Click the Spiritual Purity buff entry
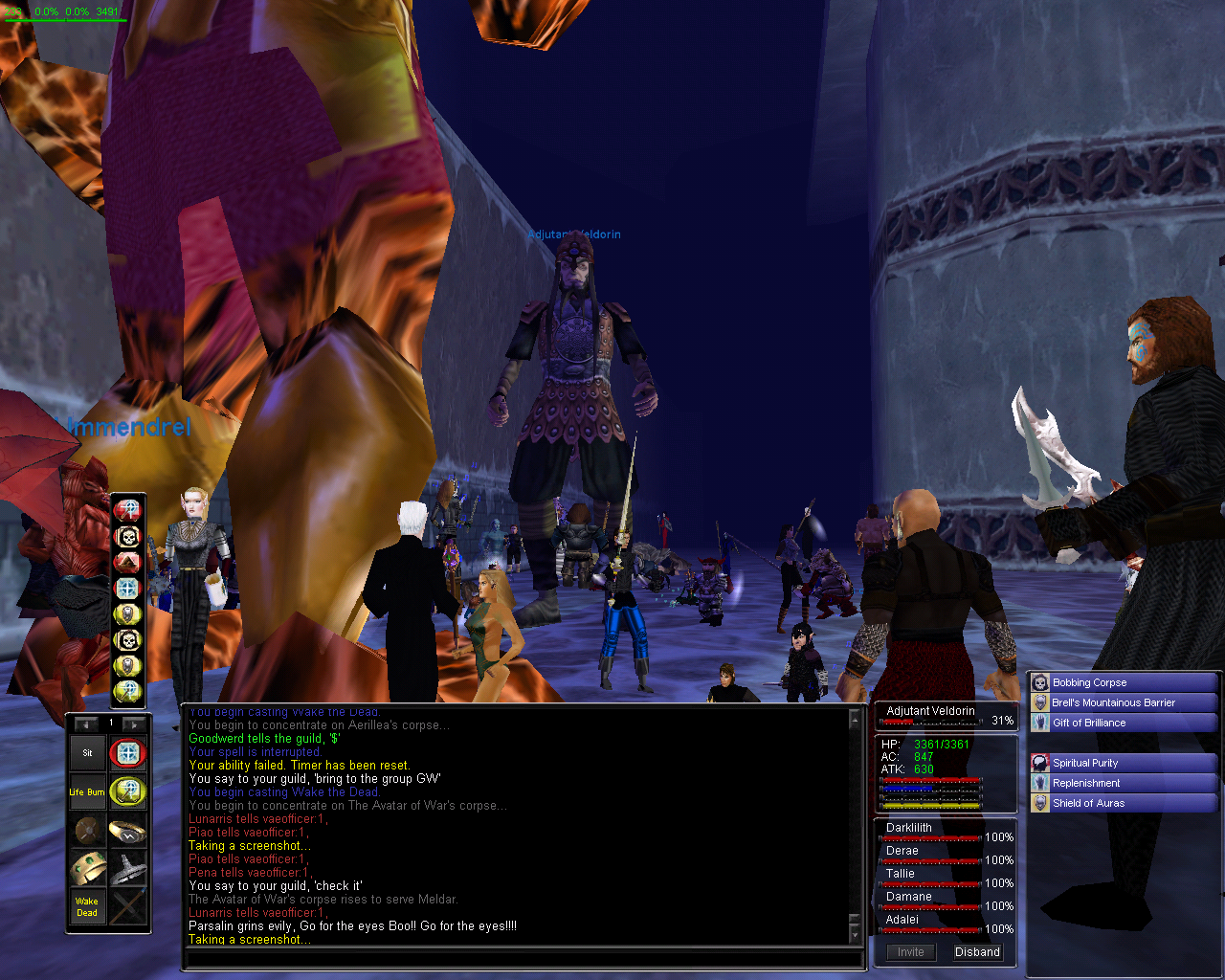Image resolution: width=1225 pixels, height=980 pixels. pyautogui.click(x=1085, y=763)
